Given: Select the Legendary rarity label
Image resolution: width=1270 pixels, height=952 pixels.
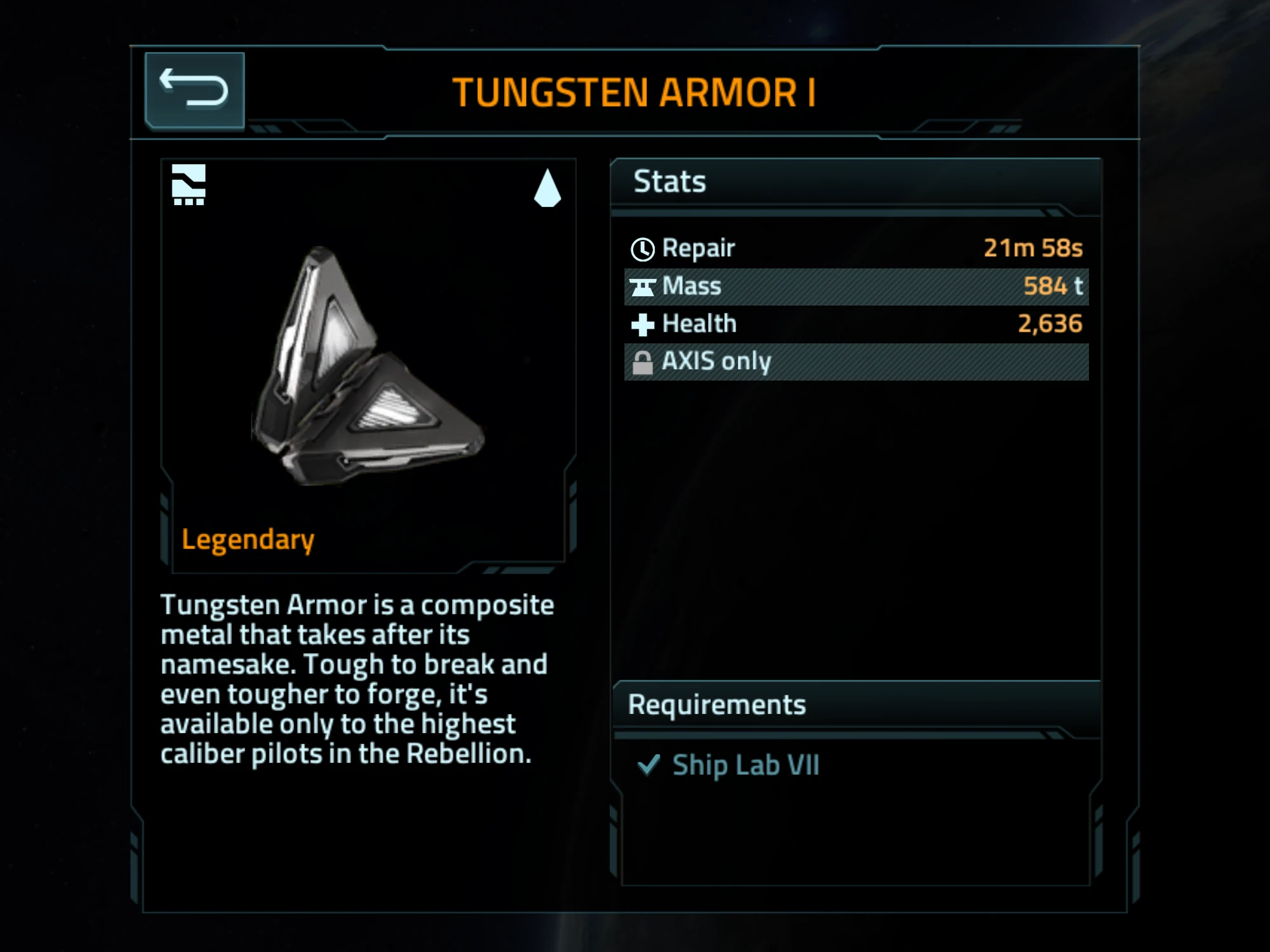Looking at the screenshot, I should point(248,539).
